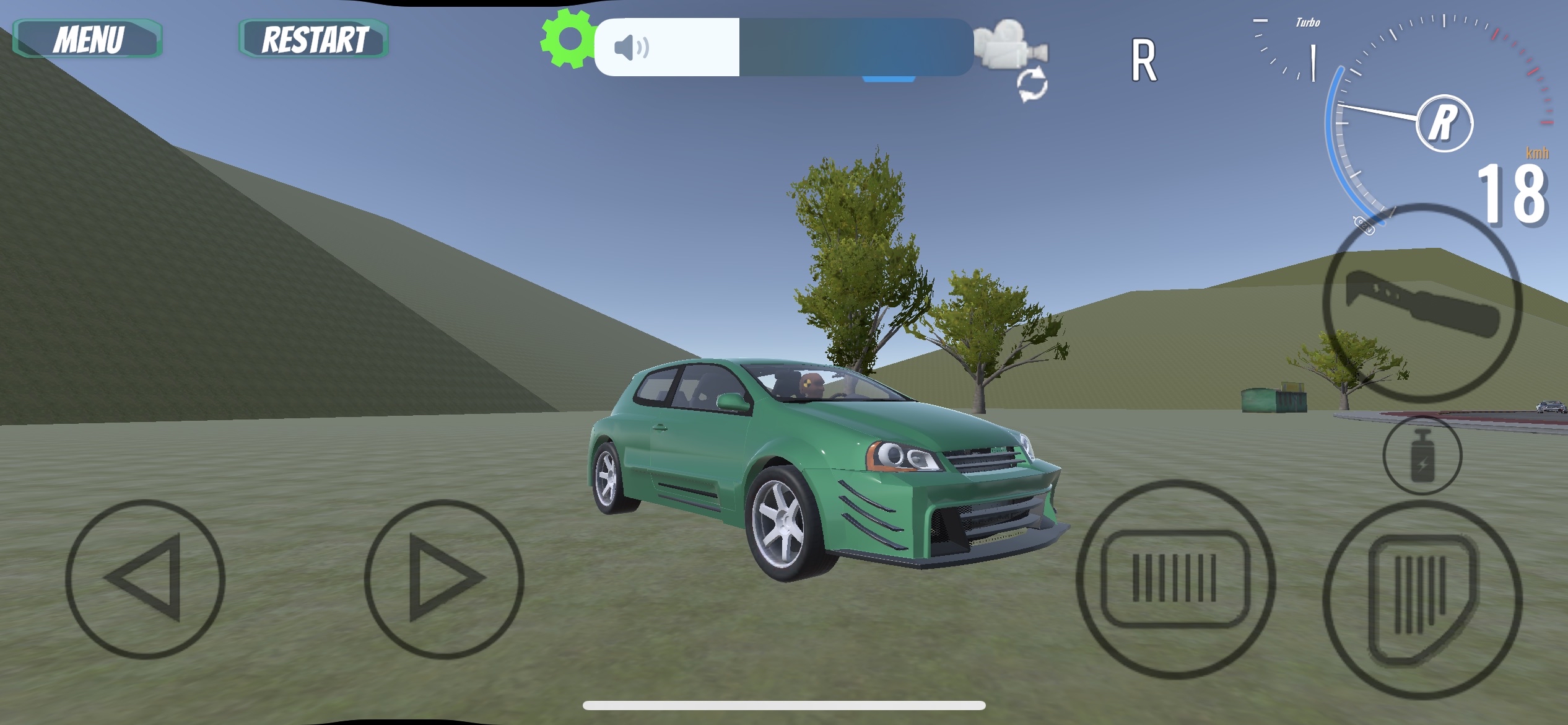Apply the brake pedal
The width and height of the screenshot is (1568, 725).
[x=1175, y=579]
